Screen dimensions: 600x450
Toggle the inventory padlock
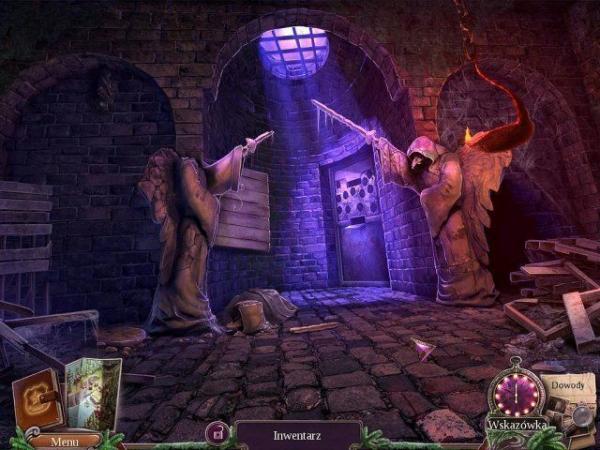[x=215, y=432]
